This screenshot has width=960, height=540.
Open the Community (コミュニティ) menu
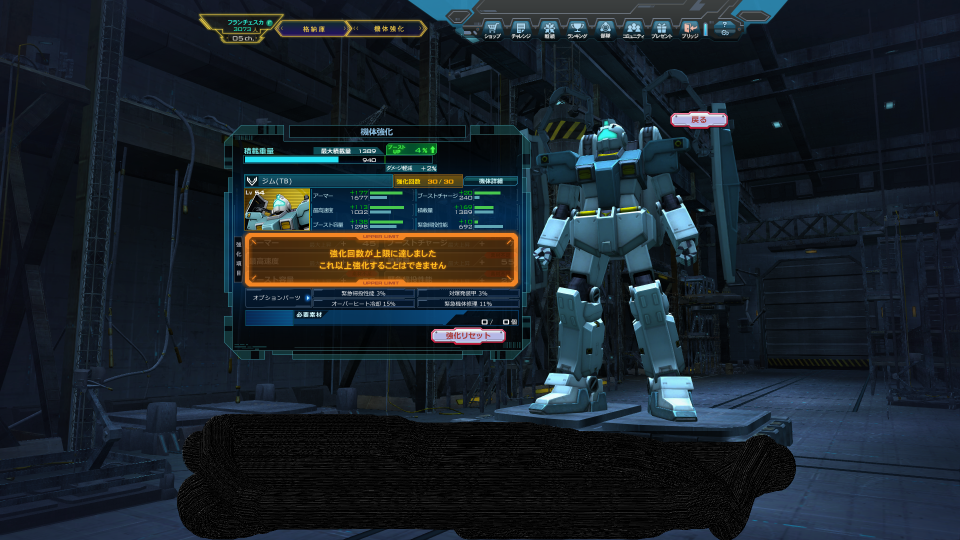point(633,28)
